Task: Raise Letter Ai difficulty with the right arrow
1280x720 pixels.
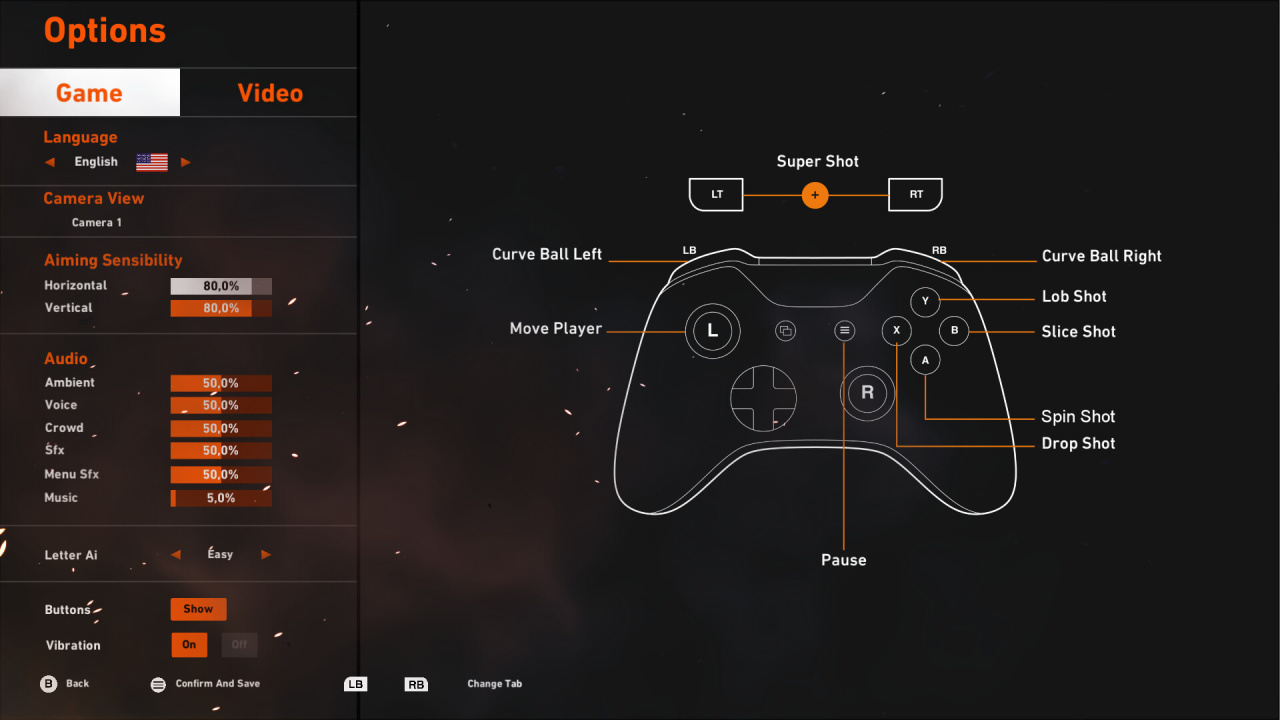Action: pyautogui.click(x=266, y=554)
